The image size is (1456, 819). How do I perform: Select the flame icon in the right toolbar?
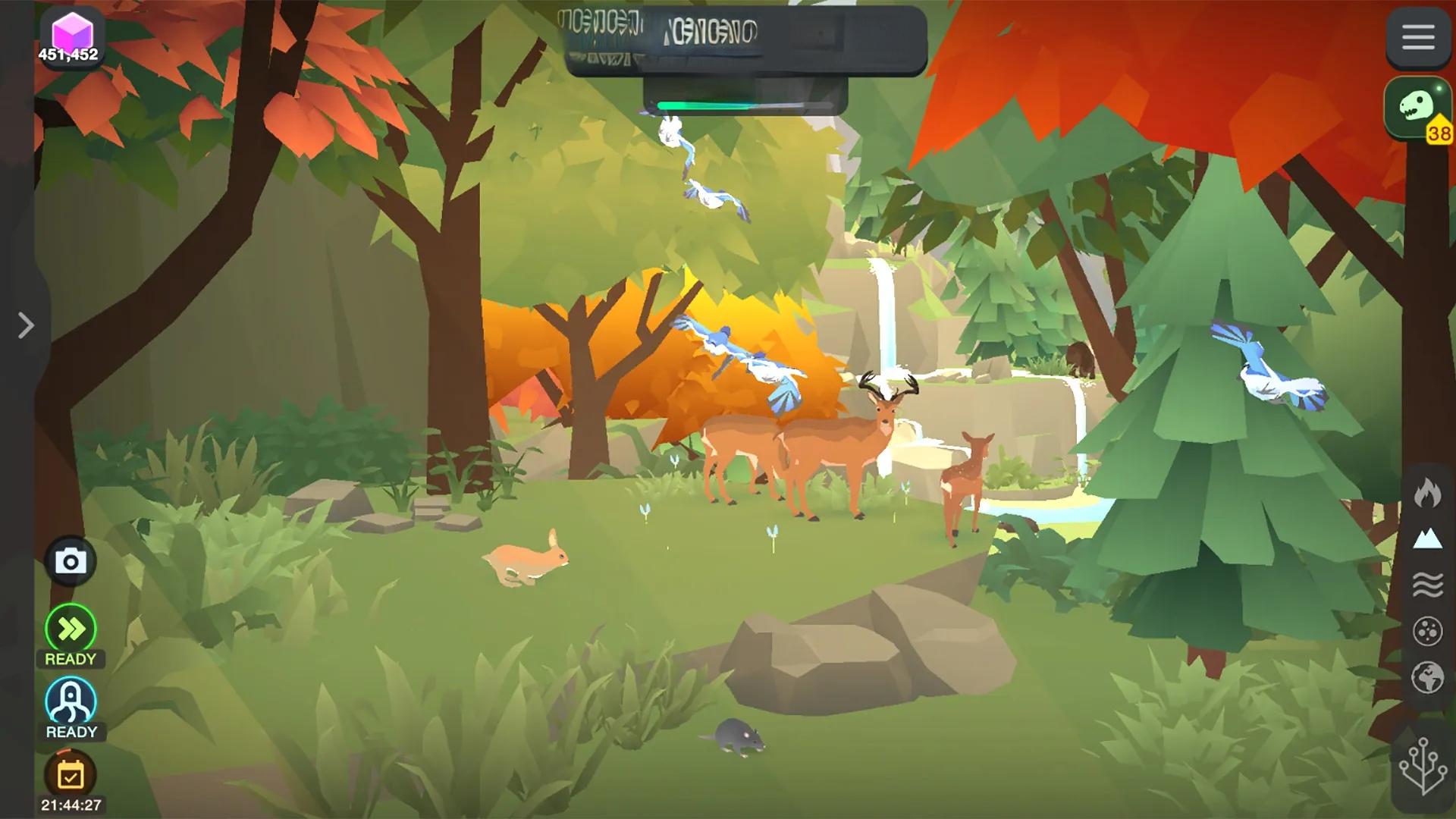click(1426, 494)
